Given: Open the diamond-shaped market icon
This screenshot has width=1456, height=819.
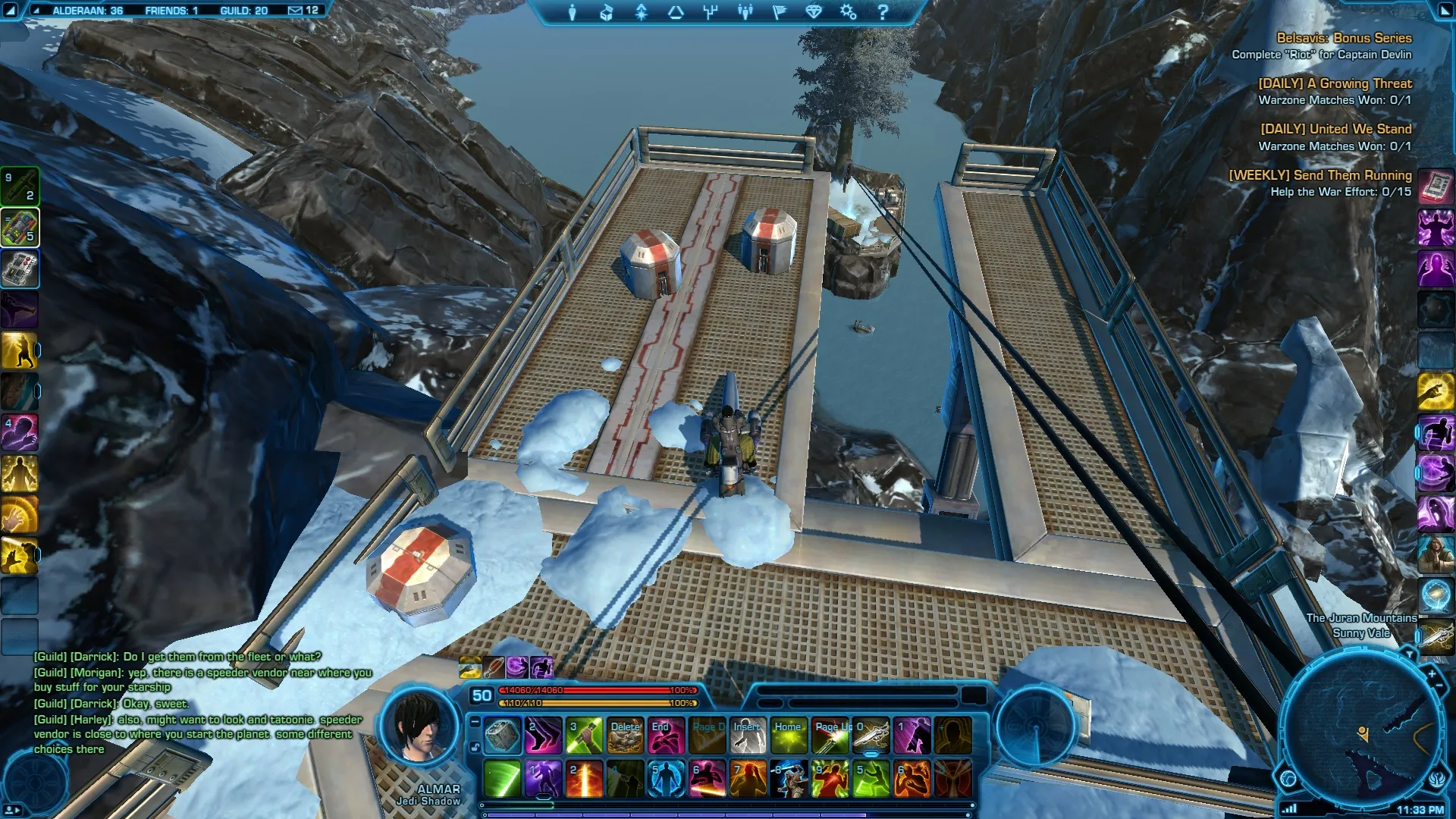Looking at the screenshot, I should [814, 12].
